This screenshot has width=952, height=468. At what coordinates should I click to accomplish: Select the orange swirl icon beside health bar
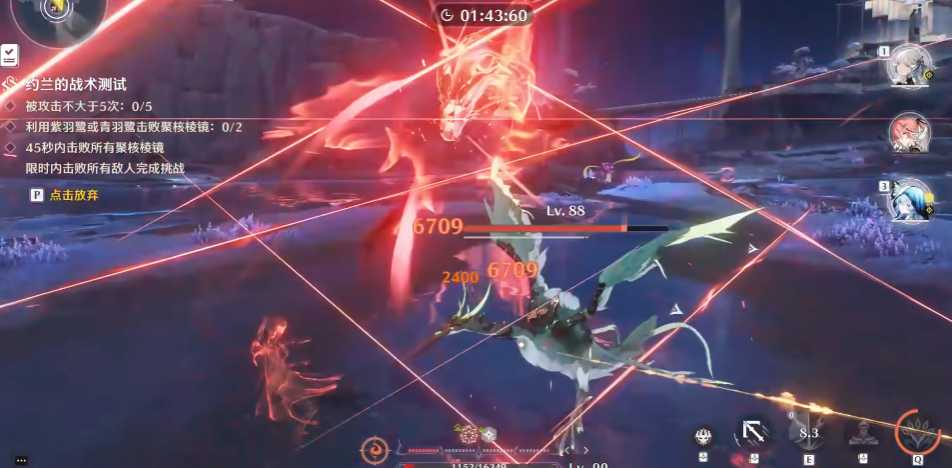[374, 449]
